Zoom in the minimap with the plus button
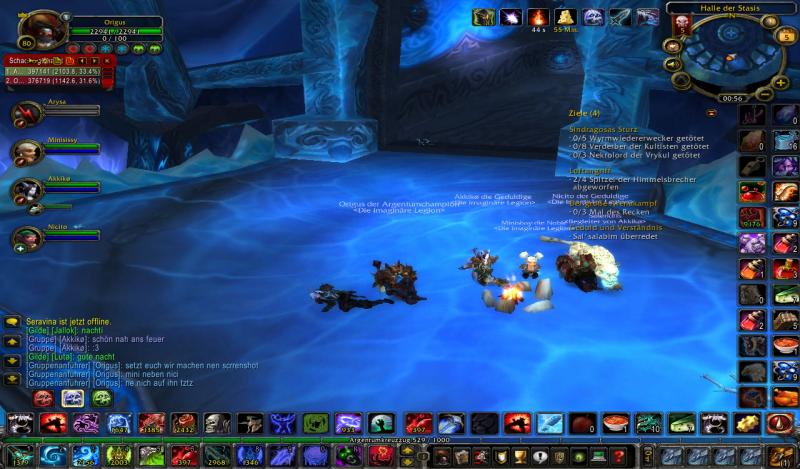800x469 pixels. [x=779, y=82]
